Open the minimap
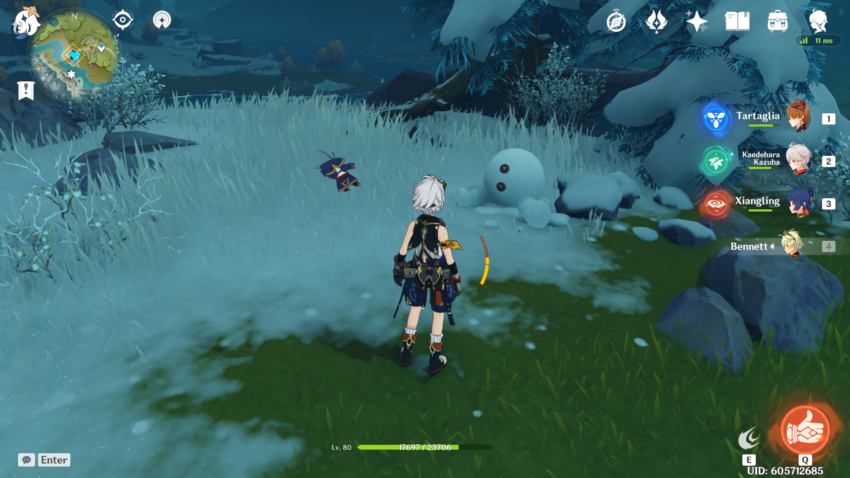This screenshot has width=850, height=478. pyautogui.click(x=74, y=54)
